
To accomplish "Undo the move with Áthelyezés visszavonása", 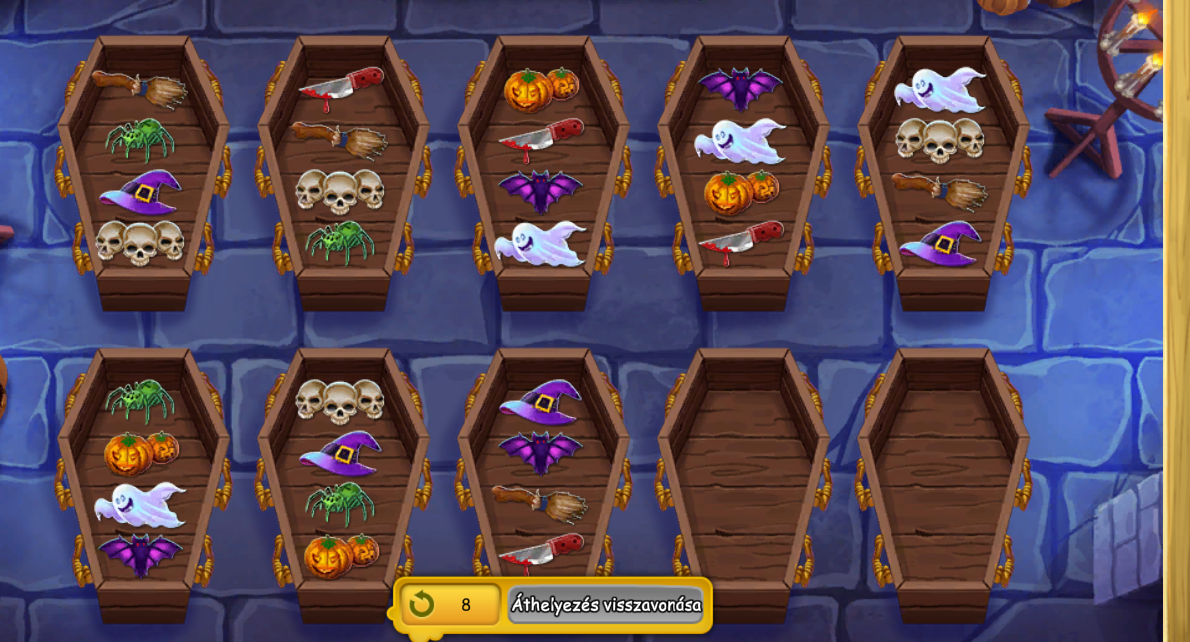I will 605,605.
